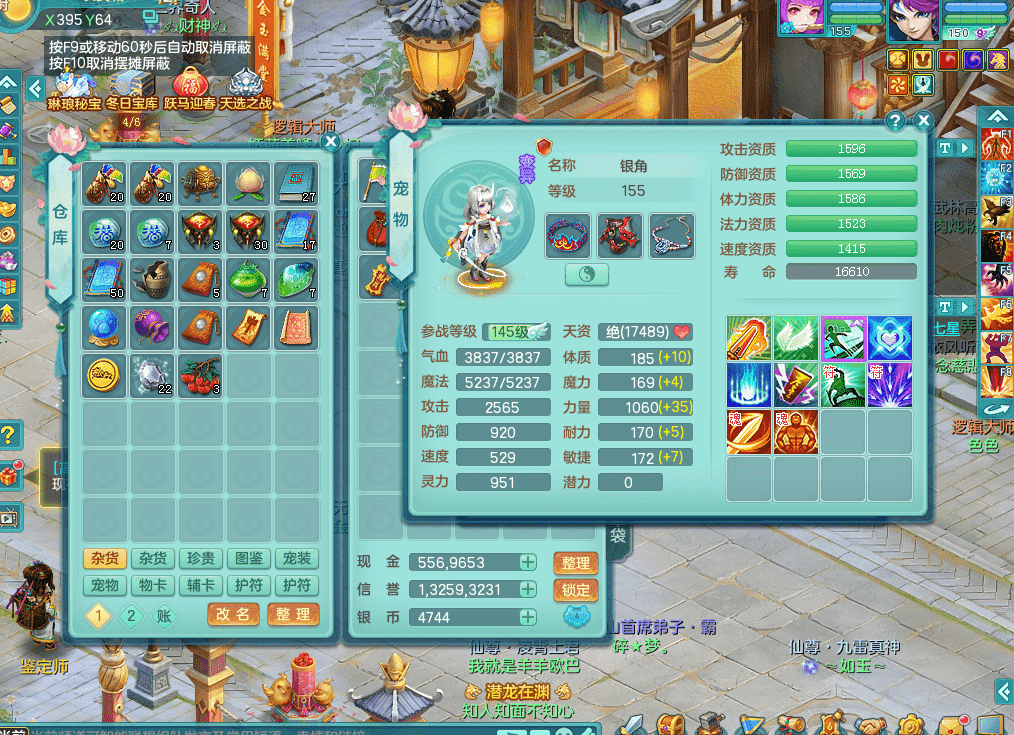Select the 物卡 warehouse tab

[x=152, y=585]
